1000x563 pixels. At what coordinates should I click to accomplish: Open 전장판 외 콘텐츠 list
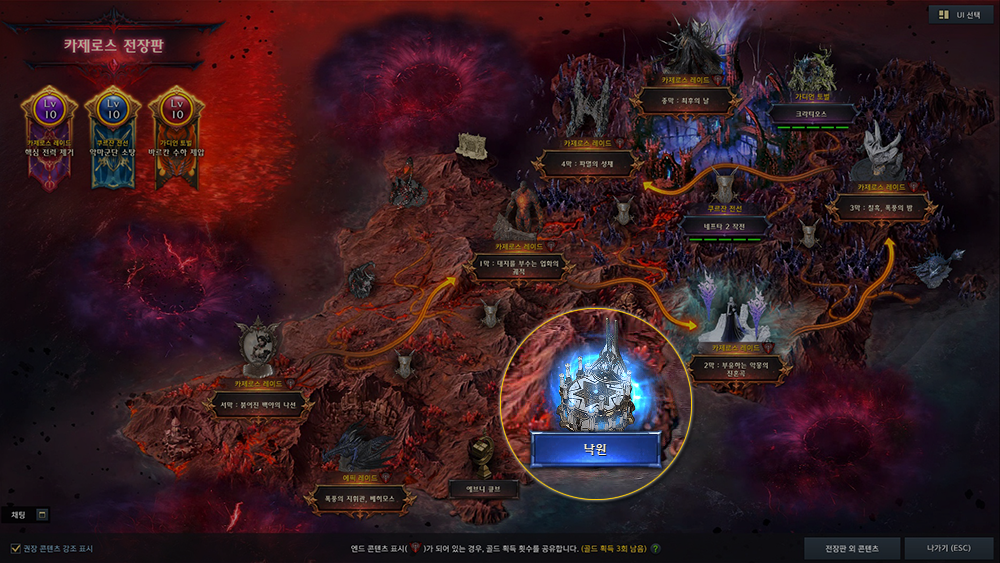[x=851, y=548]
